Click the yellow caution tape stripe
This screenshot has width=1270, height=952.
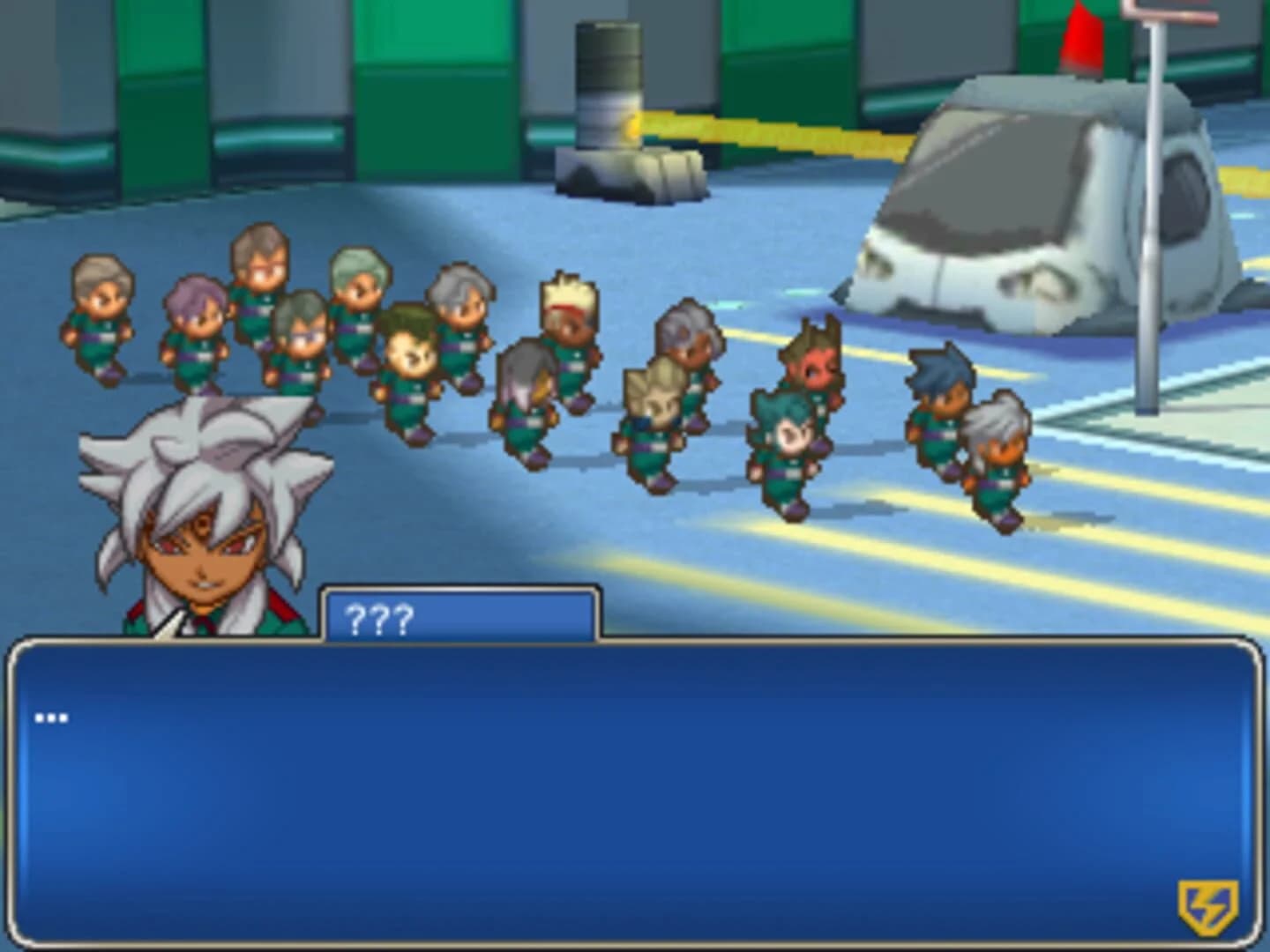point(794,132)
